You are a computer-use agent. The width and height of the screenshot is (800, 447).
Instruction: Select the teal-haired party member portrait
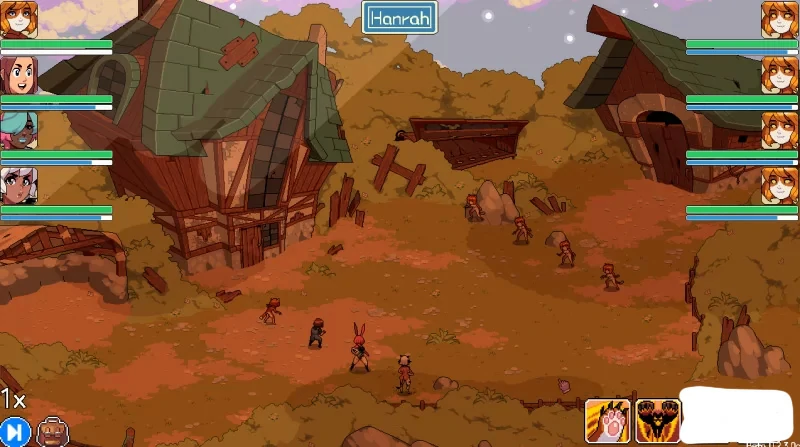[18, 130]
